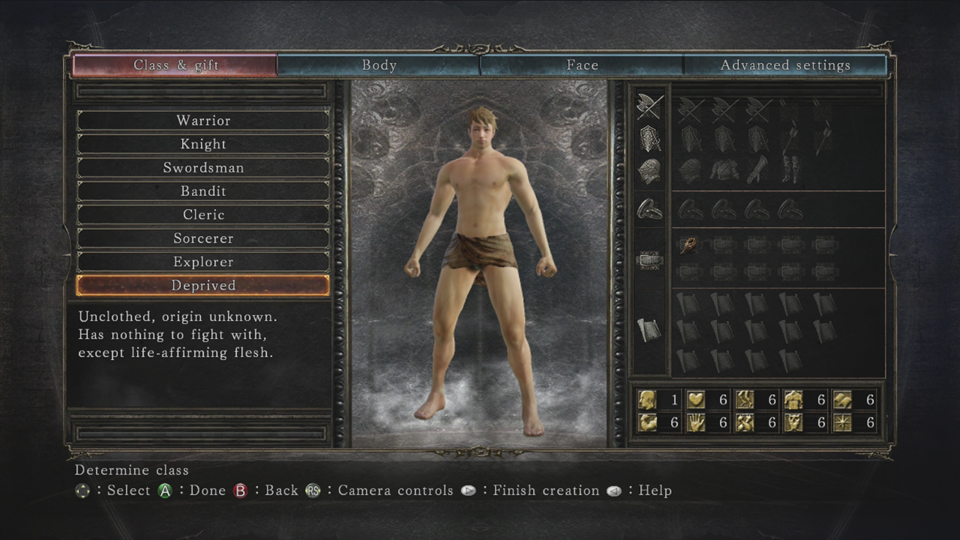The image size is (960, 540).
Task: Choose the Cleric class
Action: [x=203, y=215]
